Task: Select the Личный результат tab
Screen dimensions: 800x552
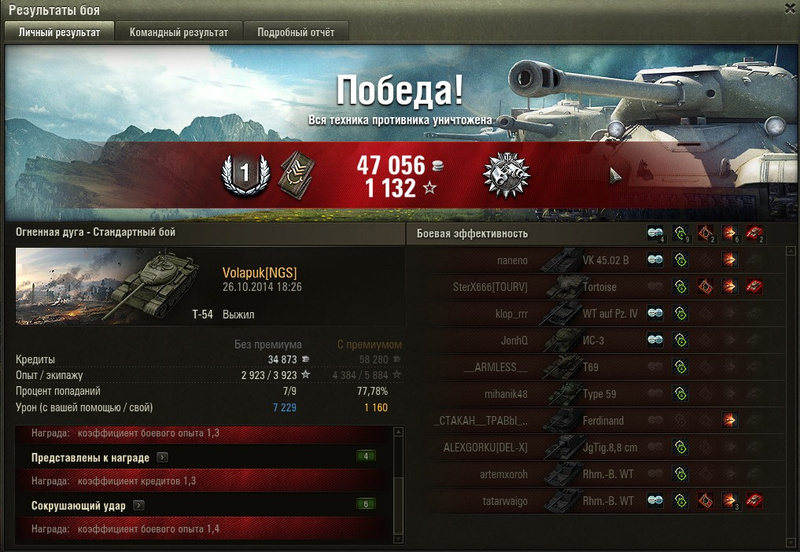Action: pyautogui.click(x=59, y=32)
